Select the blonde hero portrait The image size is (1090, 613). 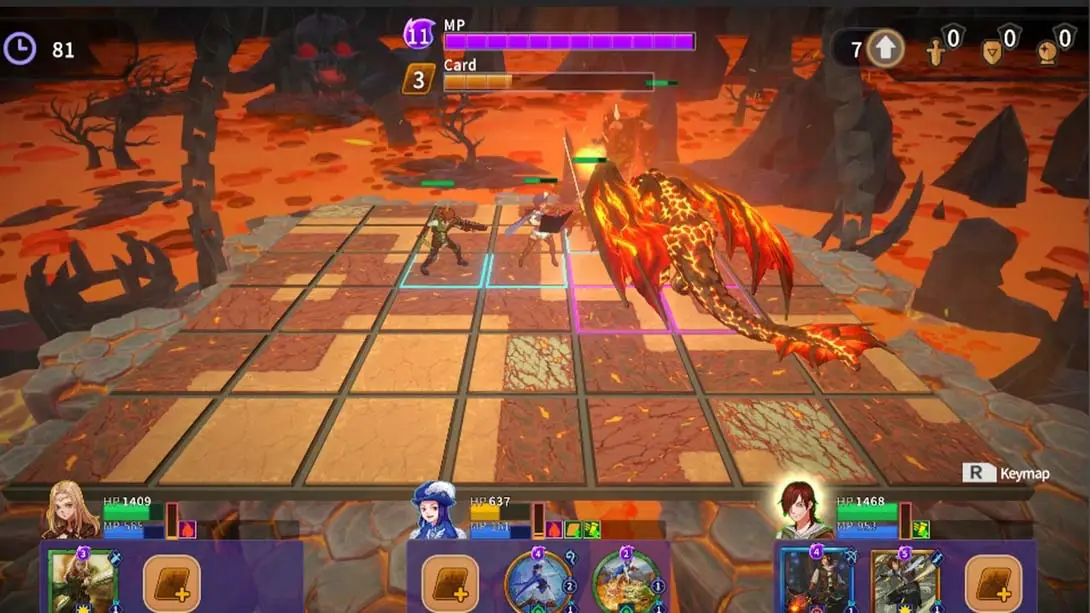pyautogui.click(x=70, y=512)
